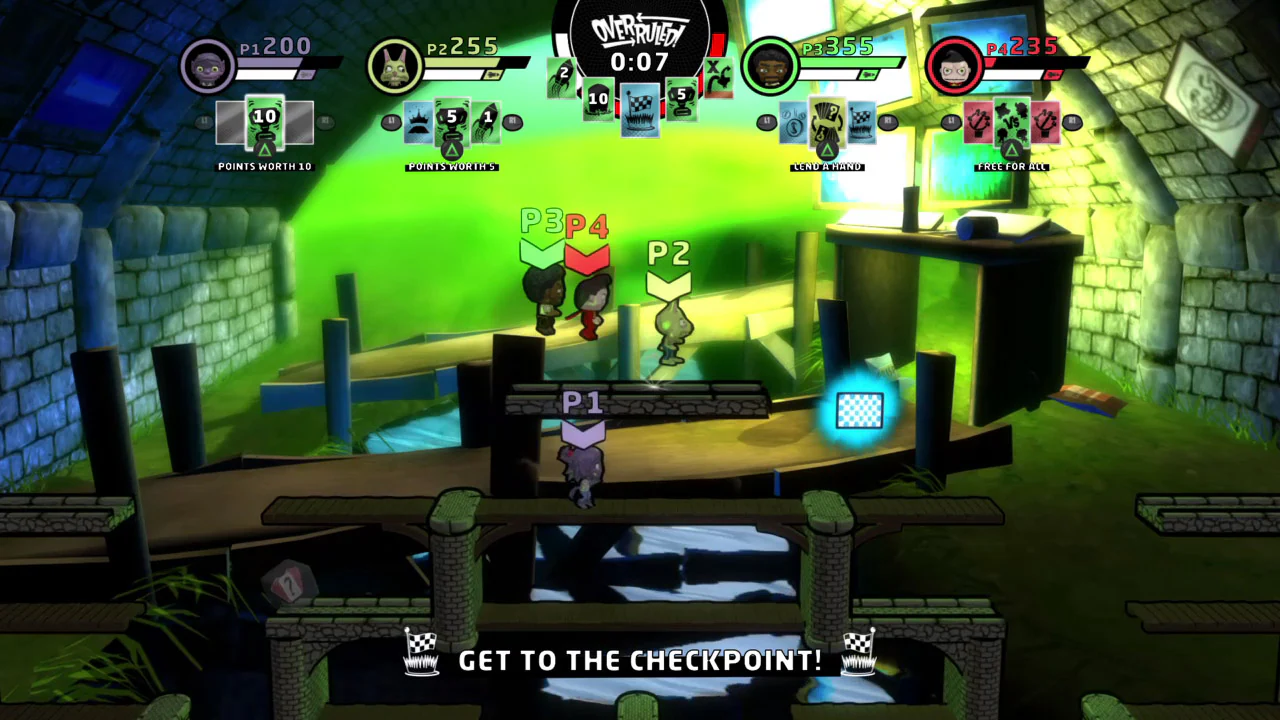Click the L1 indicator next to Lend A Hand
Screen dimensions: 1280x720
pos(766,120)
